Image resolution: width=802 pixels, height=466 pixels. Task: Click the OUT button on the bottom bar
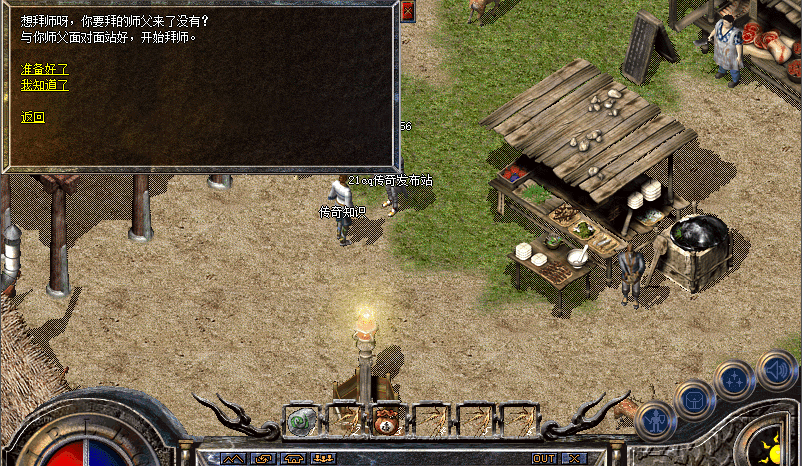[x=544, y=458]
